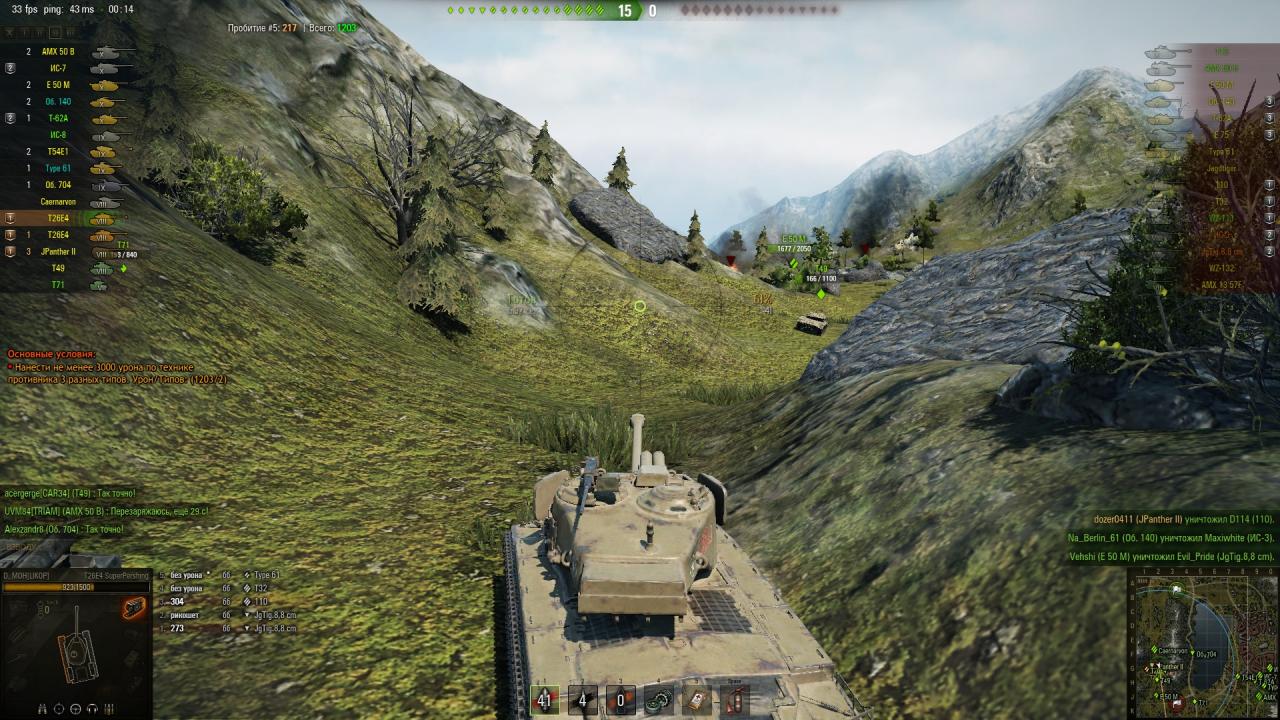This screenshot has width=1280, height=720.
Task: Choose the shell slot showing 0 rounds
Action: 620,699
